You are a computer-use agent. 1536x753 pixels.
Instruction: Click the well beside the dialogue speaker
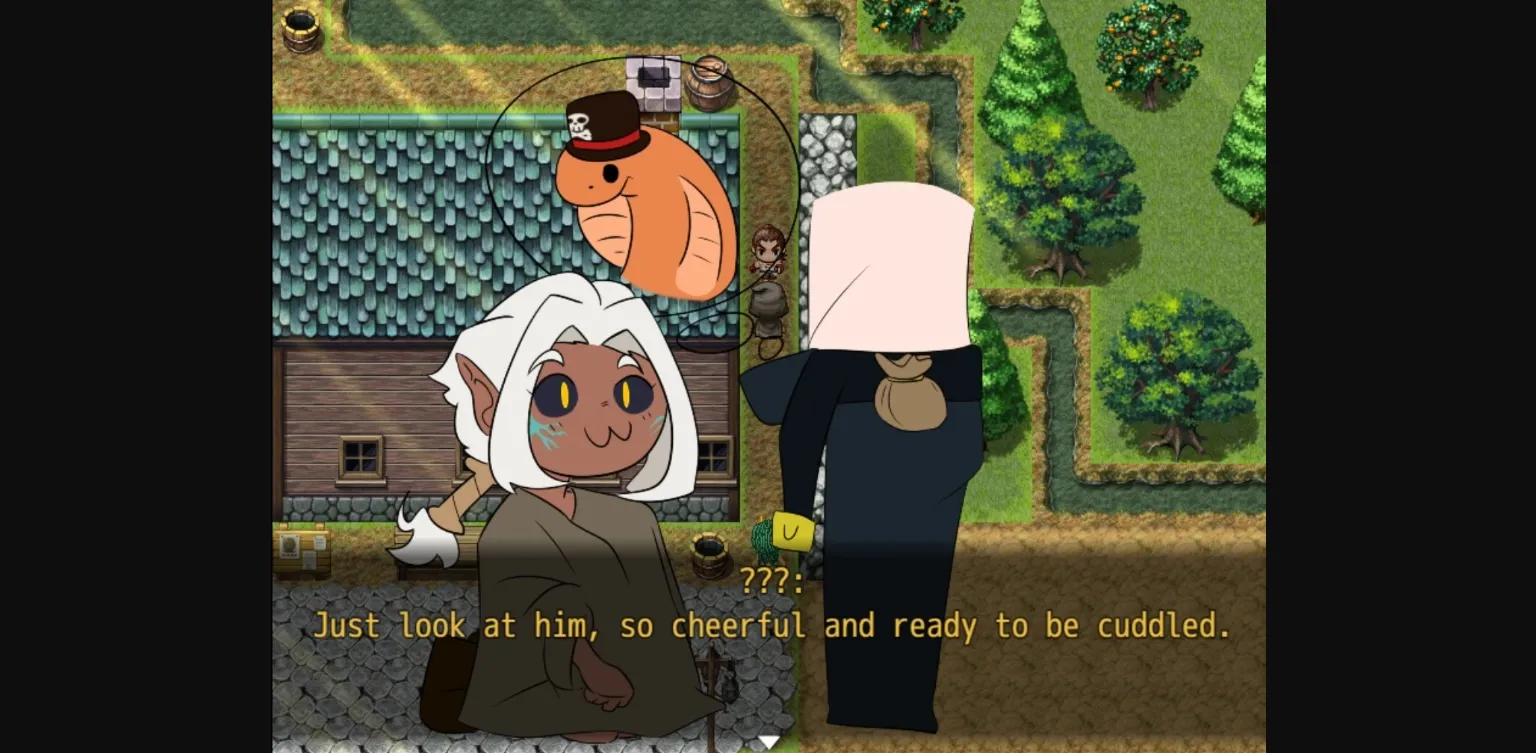point(710,558)
